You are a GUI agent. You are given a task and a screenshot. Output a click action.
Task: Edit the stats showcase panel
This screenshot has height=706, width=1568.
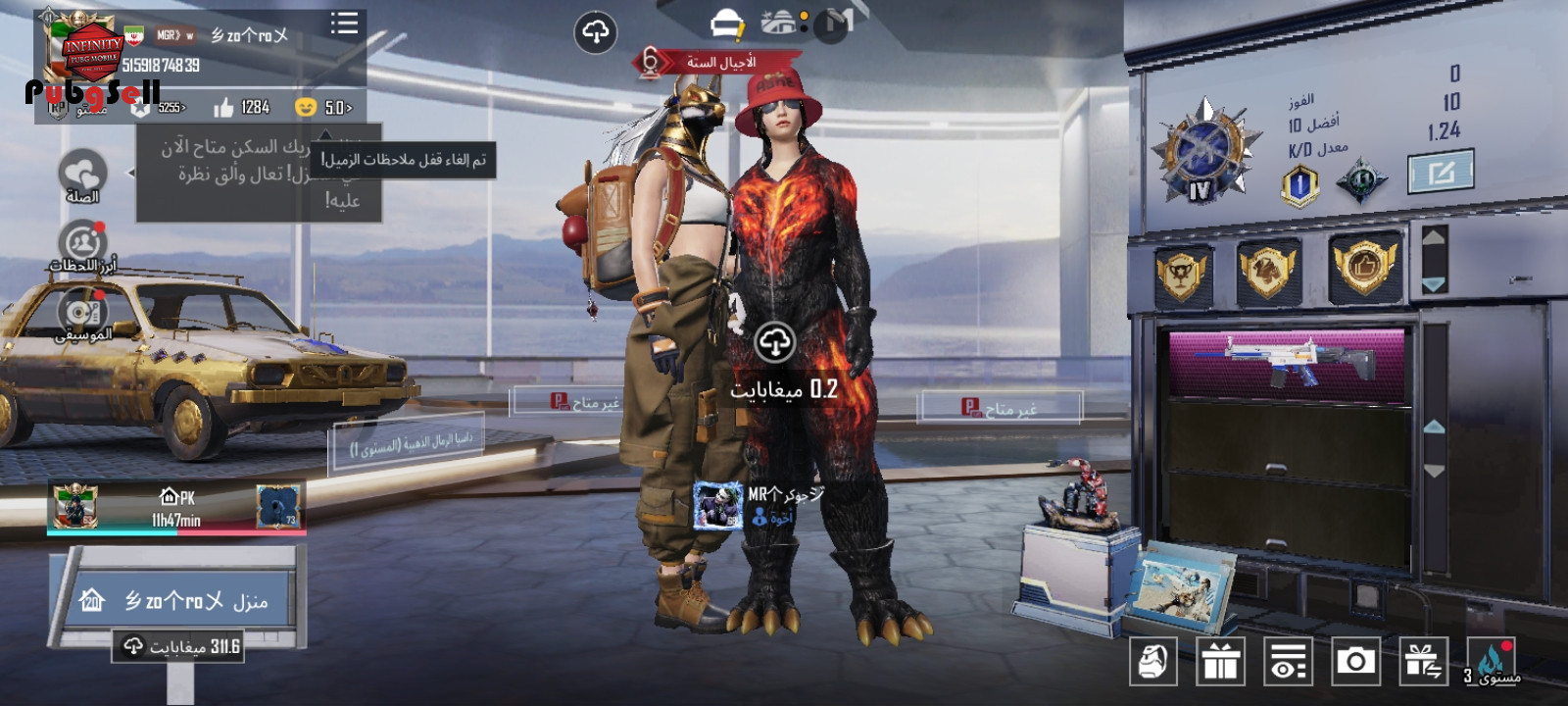1441,175
